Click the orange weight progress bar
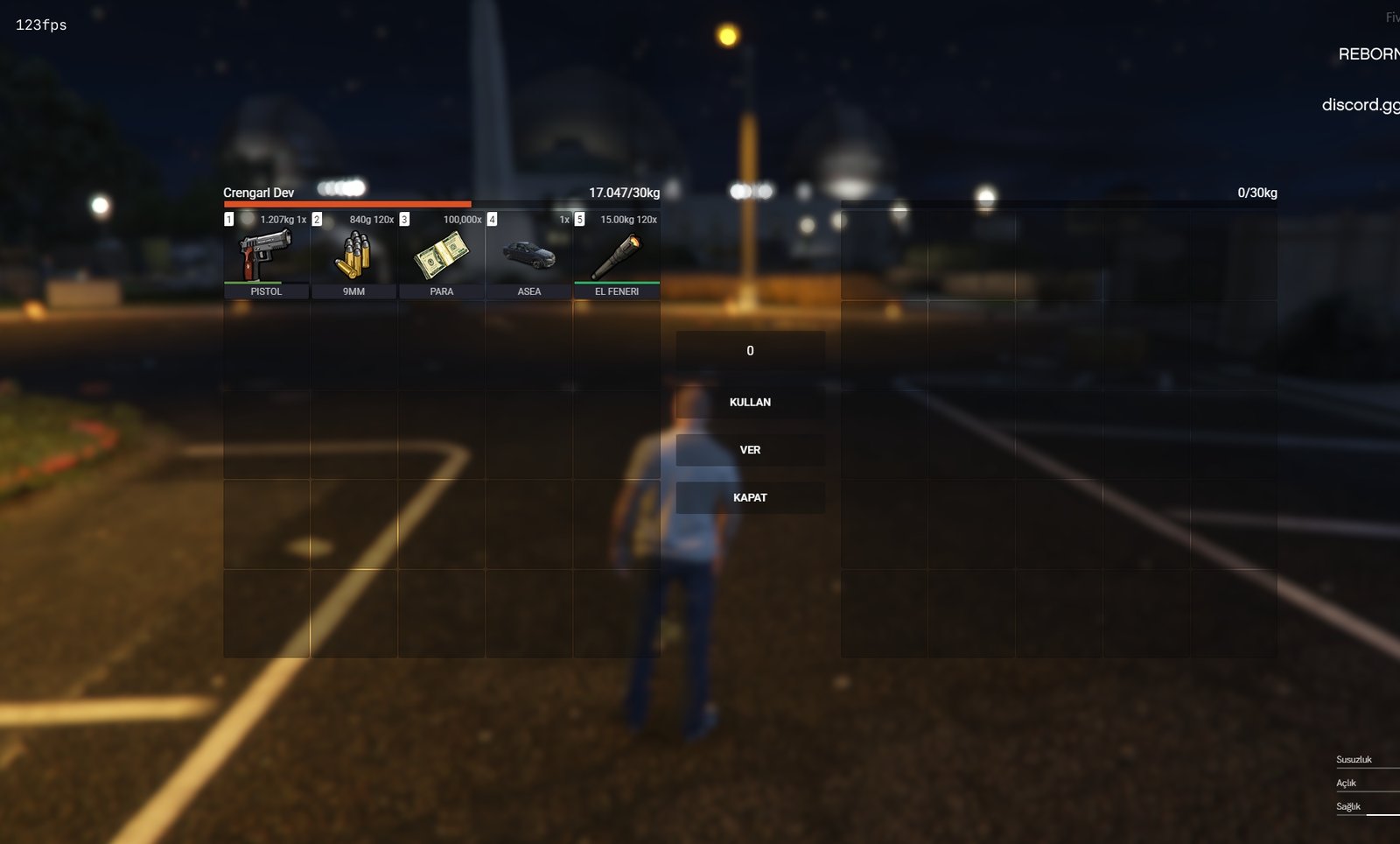Screen dimensions: 1400x844 pyautogui.click(x=348, y=203)
